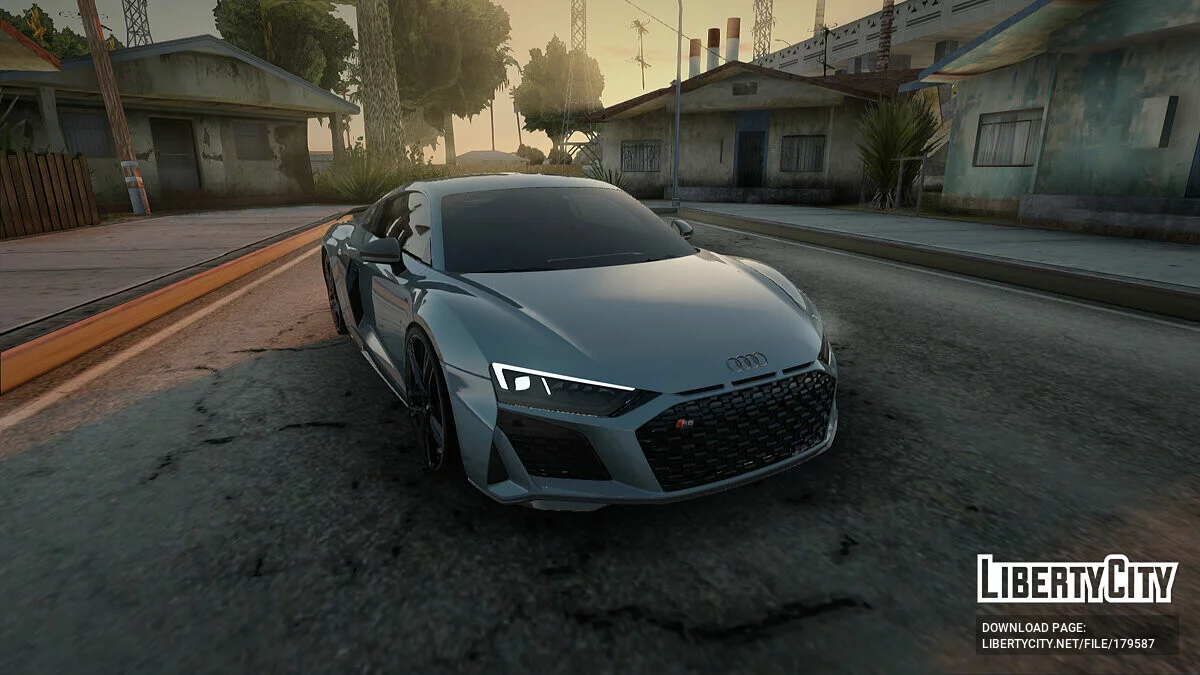Open the libertycity.net download page link

[1067, 644]
